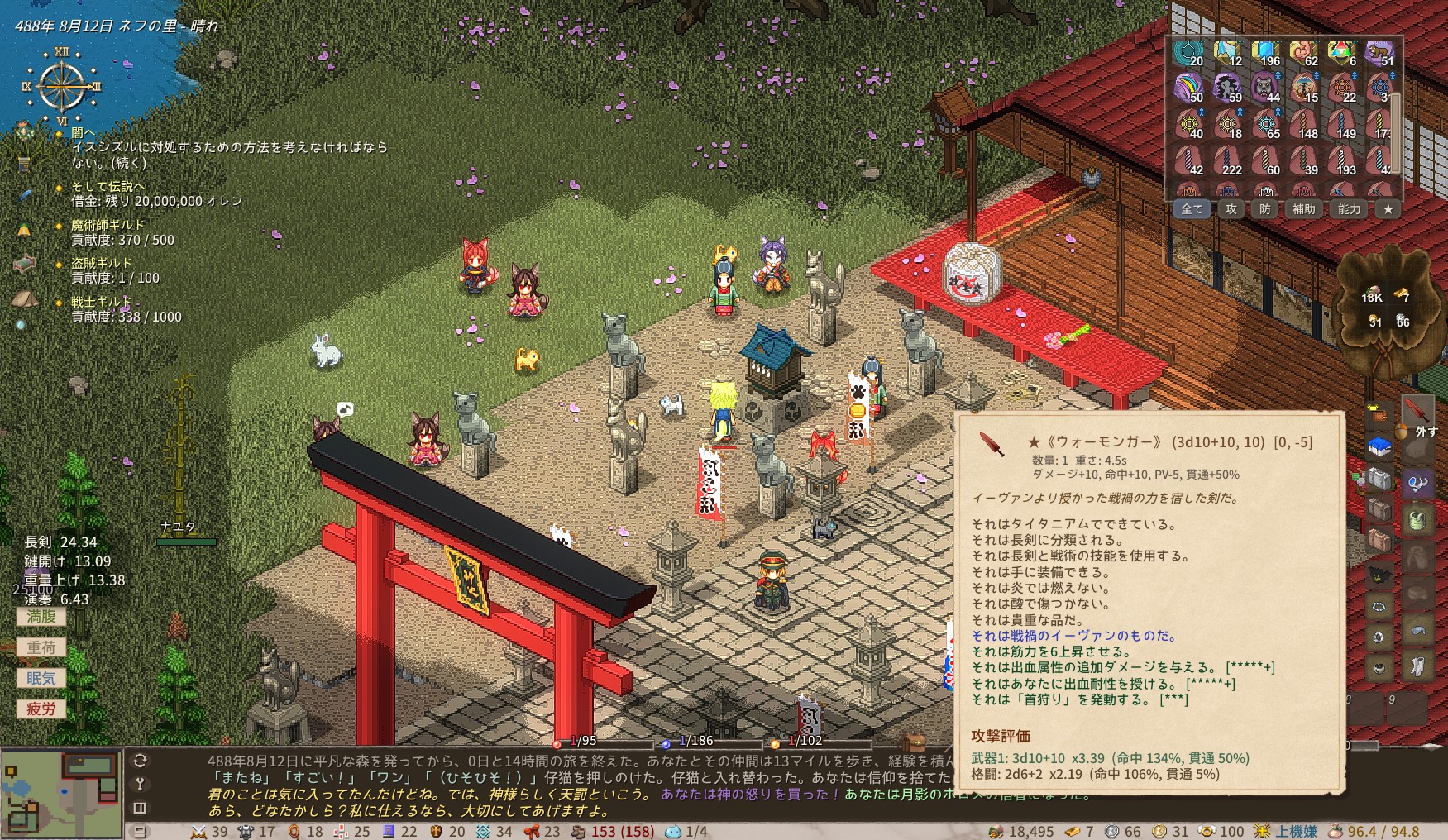The image size is (1448, 840).
Task: Activate the bear-face ability numbered 44
Action: 1265,88
